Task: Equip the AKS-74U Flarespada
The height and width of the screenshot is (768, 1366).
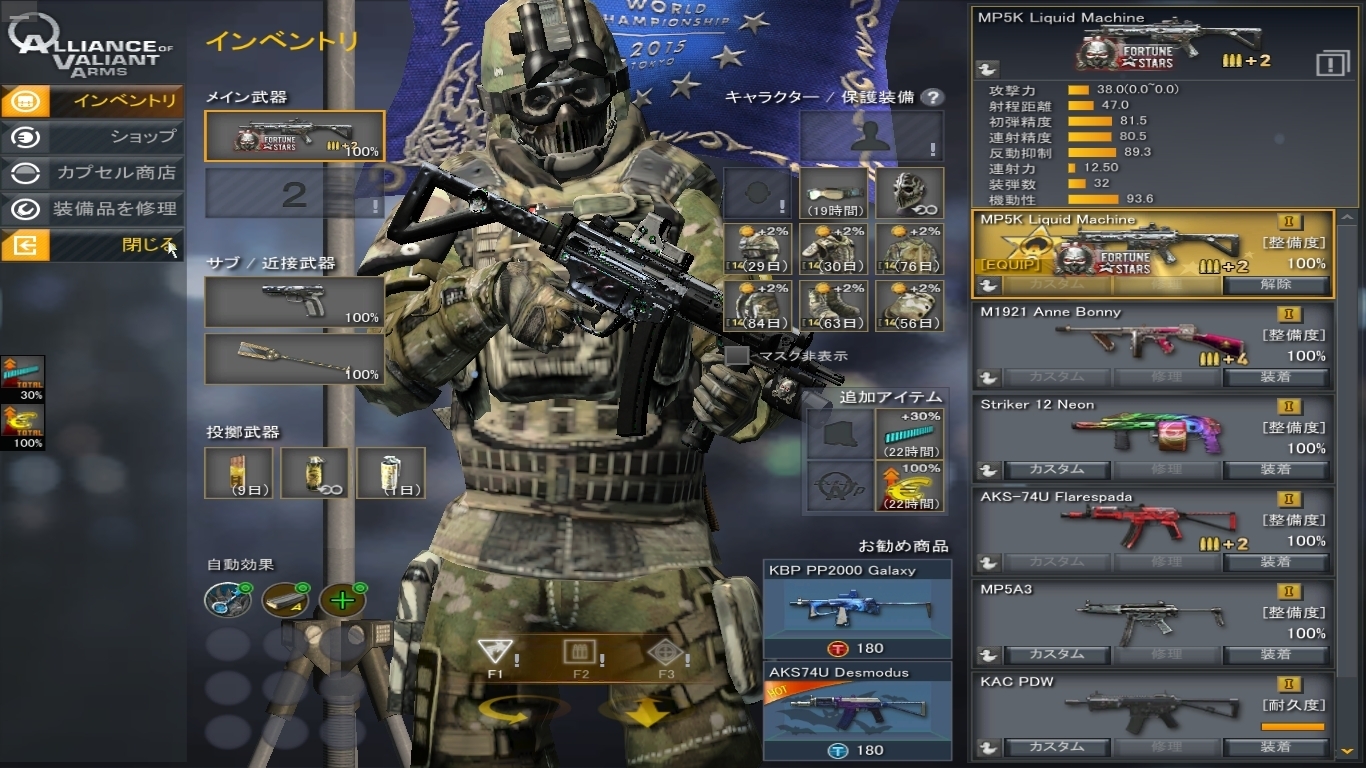Action: tap(1276, 562)
